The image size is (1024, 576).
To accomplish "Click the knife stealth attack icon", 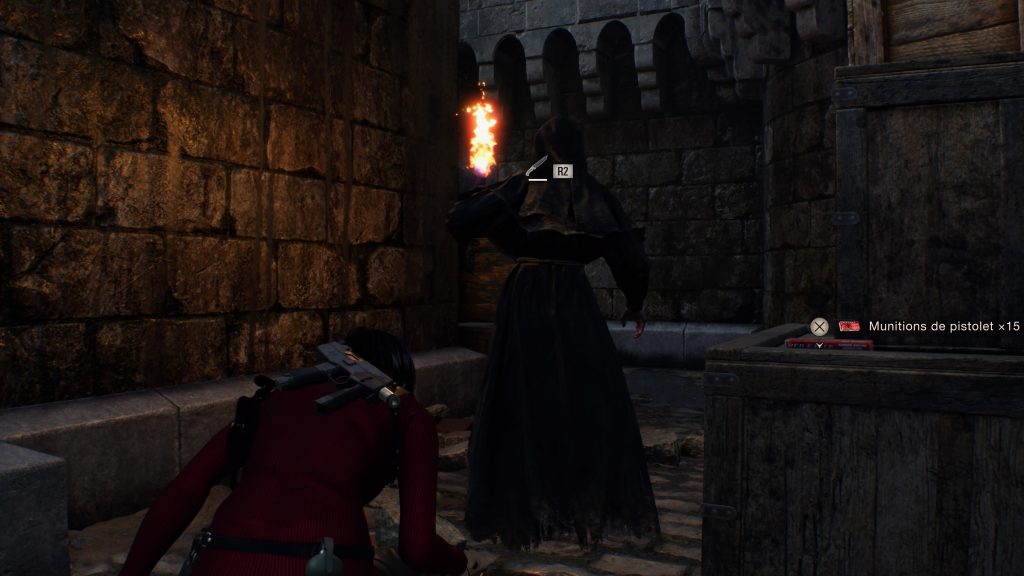I will coord(538,168).
